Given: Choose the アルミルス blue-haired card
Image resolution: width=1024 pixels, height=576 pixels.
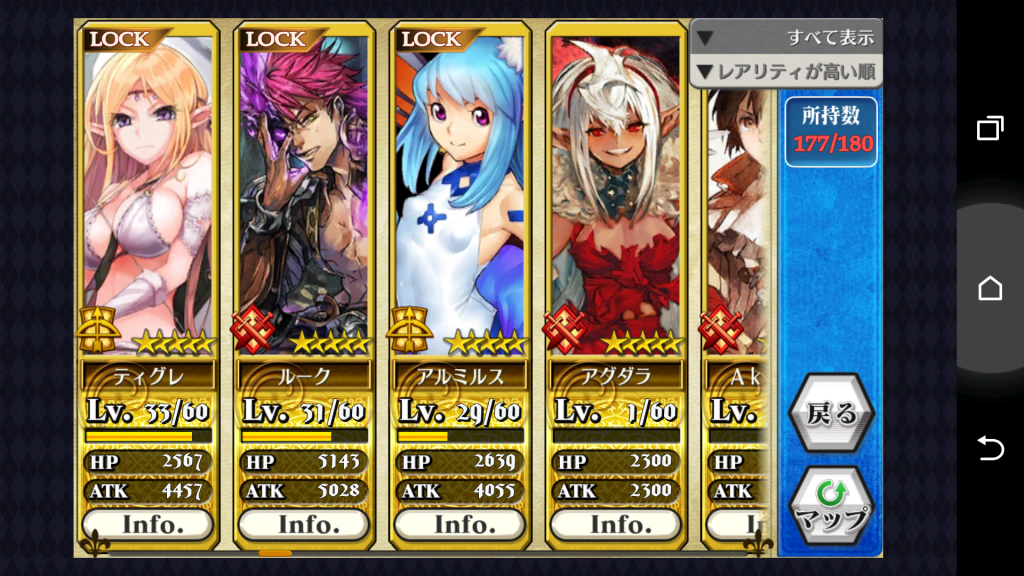Looking at the screenshot, I should (x=460, y=190).
